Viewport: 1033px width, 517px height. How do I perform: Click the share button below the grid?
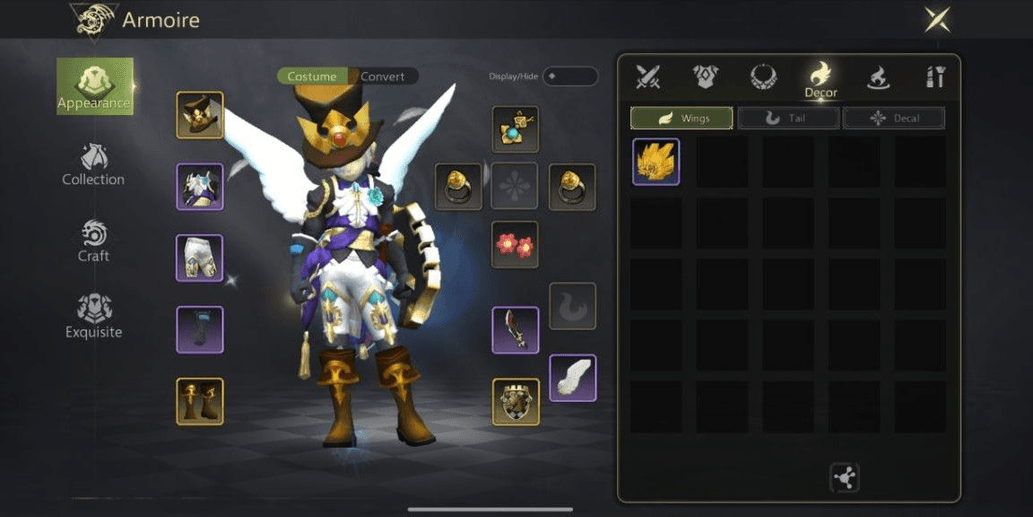(x=845, y=478)
